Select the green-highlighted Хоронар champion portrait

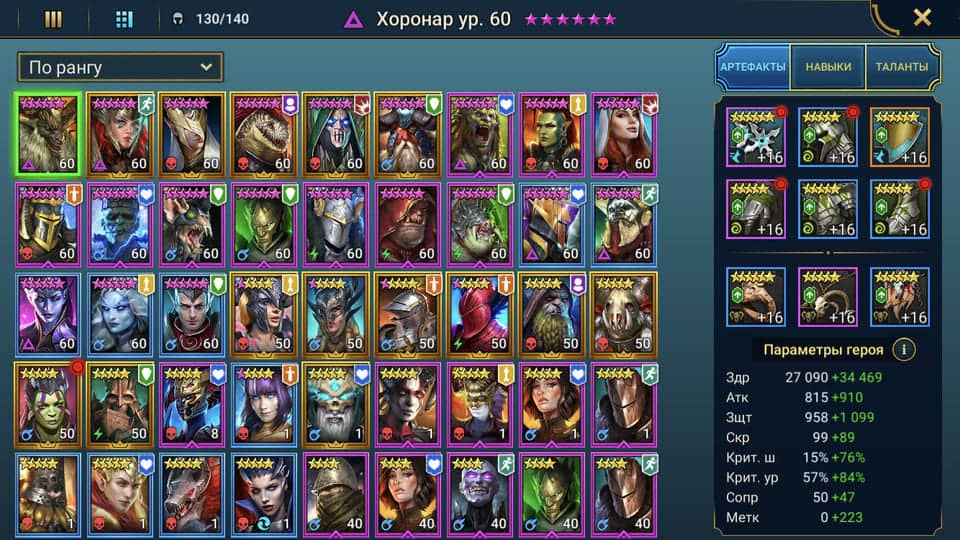(x=48, y=135)
